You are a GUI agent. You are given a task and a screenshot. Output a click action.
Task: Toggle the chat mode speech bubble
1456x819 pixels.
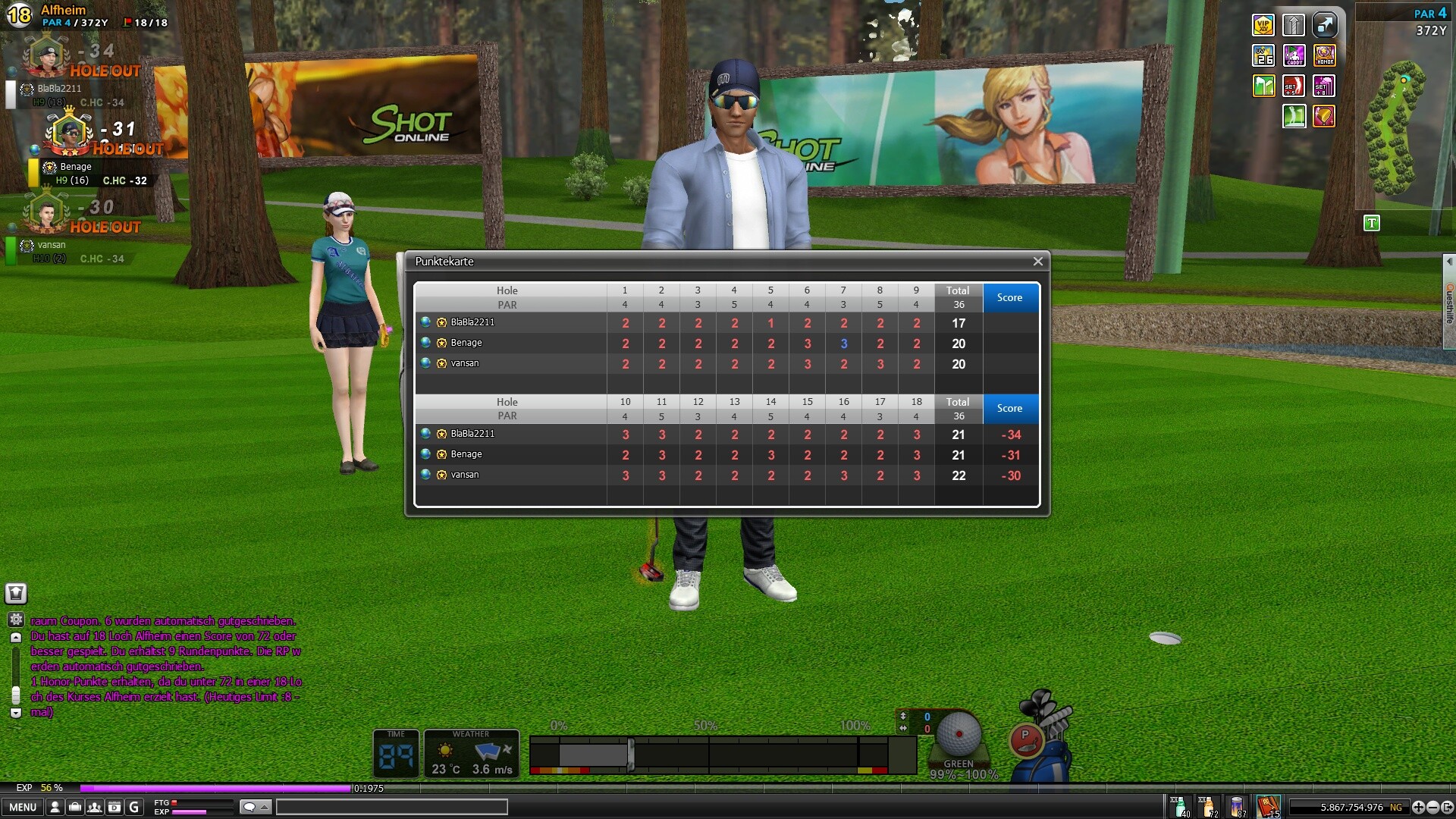coord(249,807)
